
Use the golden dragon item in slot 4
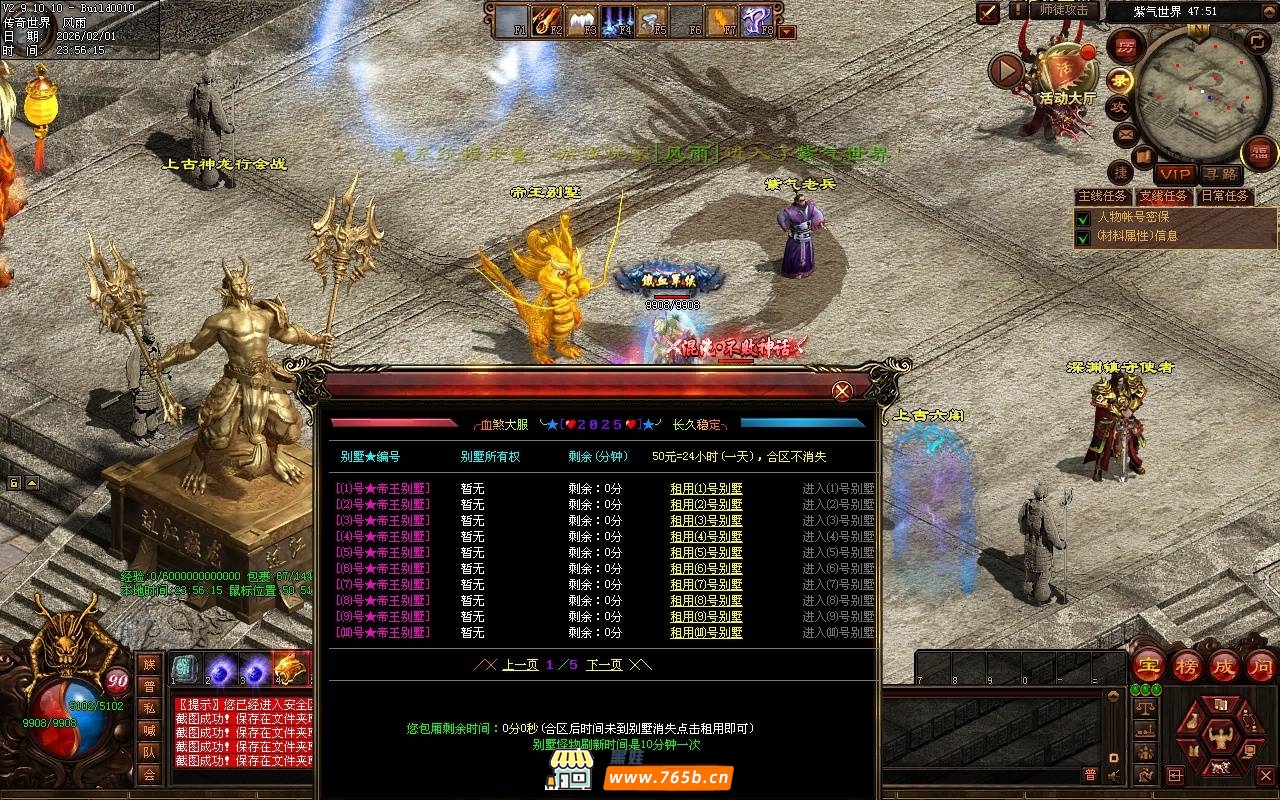291,668
